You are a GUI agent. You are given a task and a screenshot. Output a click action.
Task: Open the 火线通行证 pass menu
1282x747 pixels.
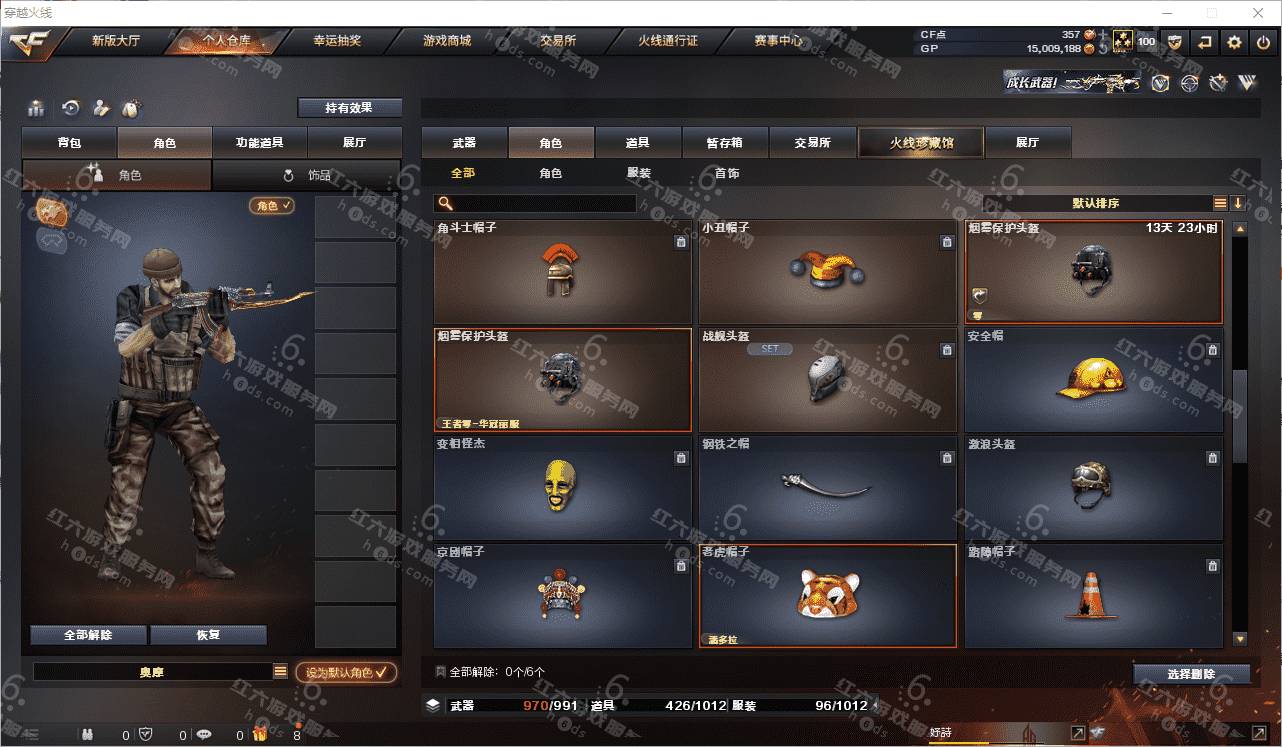(x=667, y=41)
